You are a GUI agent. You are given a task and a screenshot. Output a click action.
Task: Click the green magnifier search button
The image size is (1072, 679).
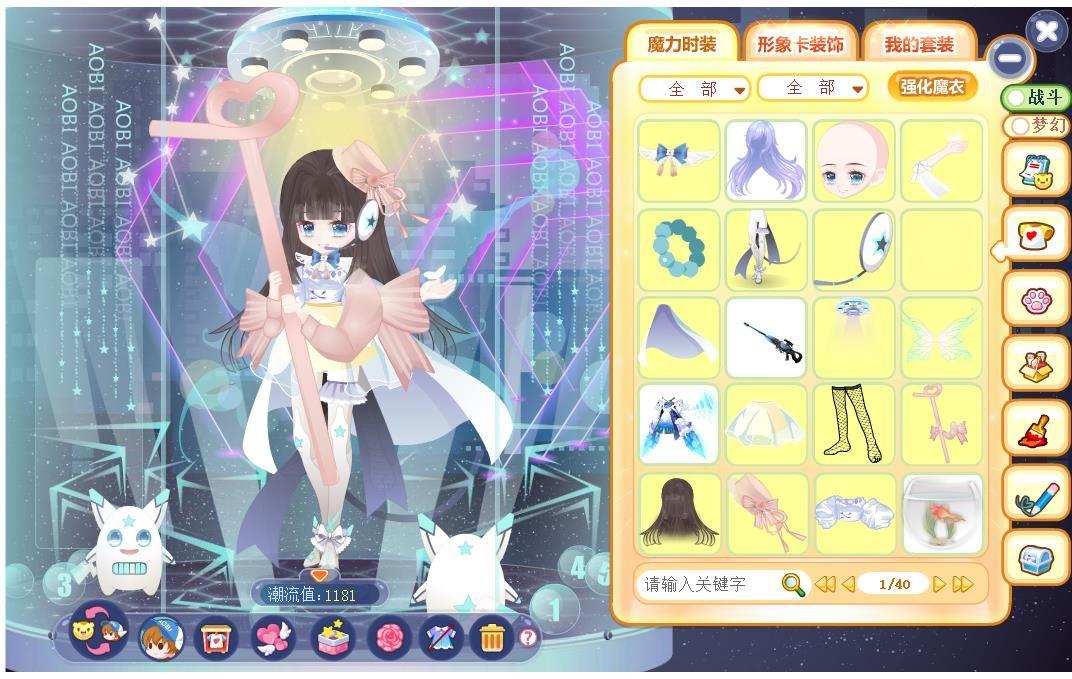[793, 584]
